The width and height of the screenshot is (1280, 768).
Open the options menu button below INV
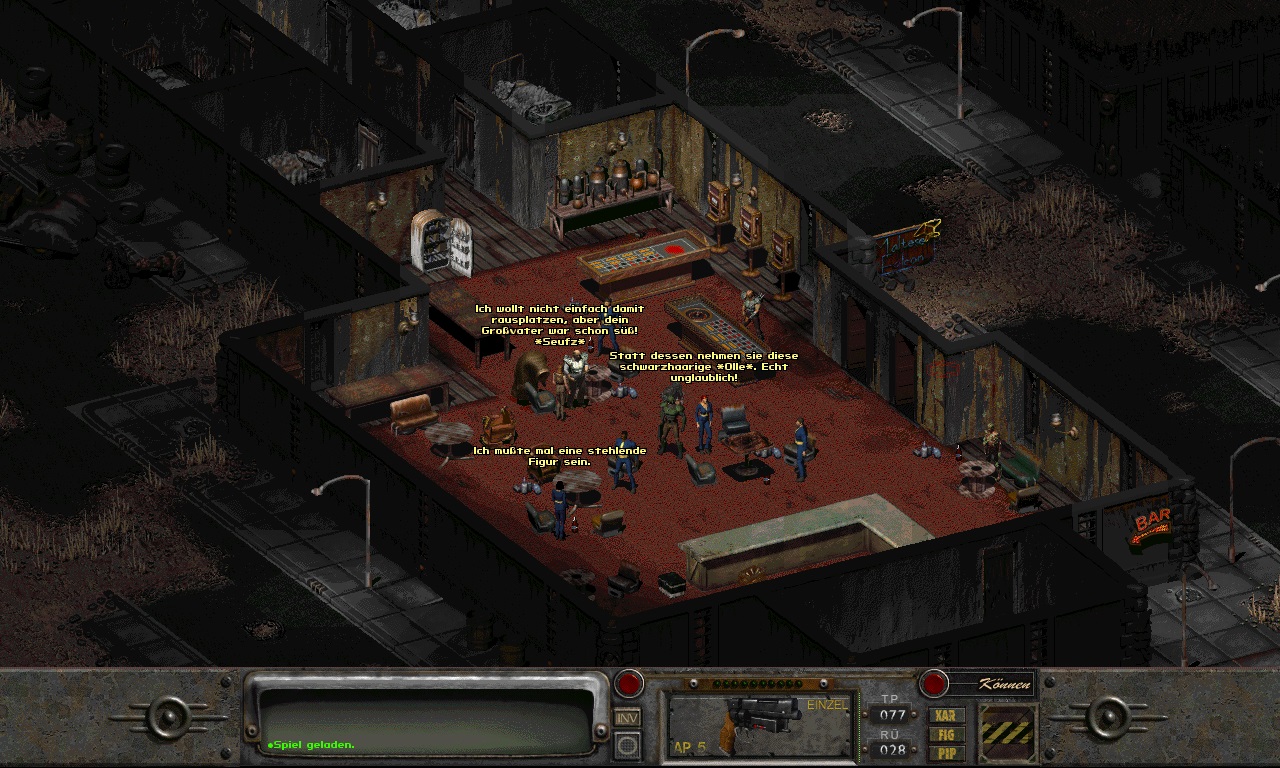tap(627, 745)
